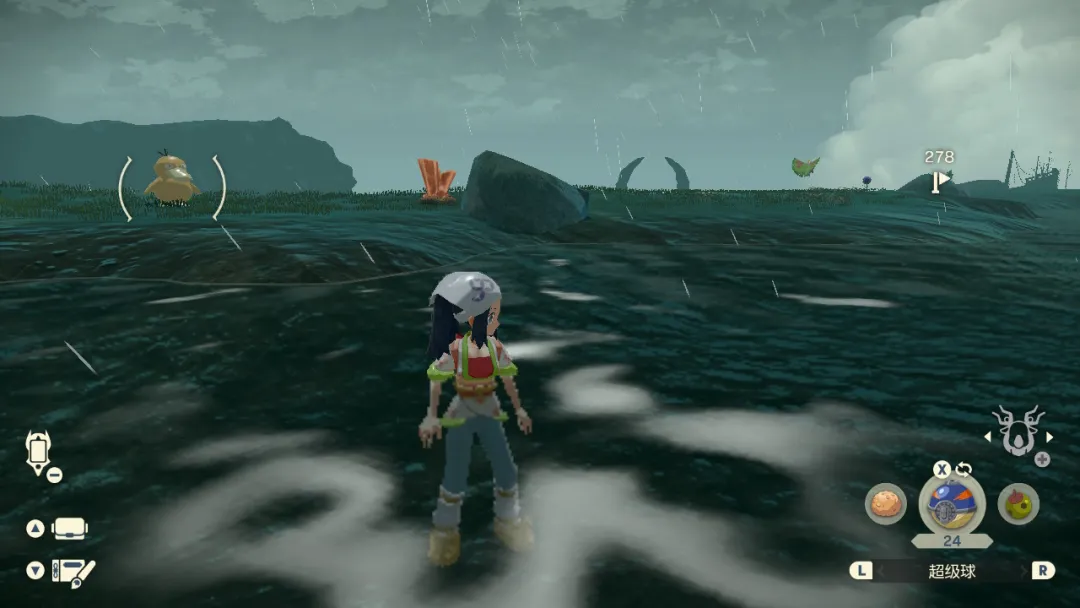Open the satchel bag icon
The height and width of the screenshot is (608, 1080).
pos(69,528)
